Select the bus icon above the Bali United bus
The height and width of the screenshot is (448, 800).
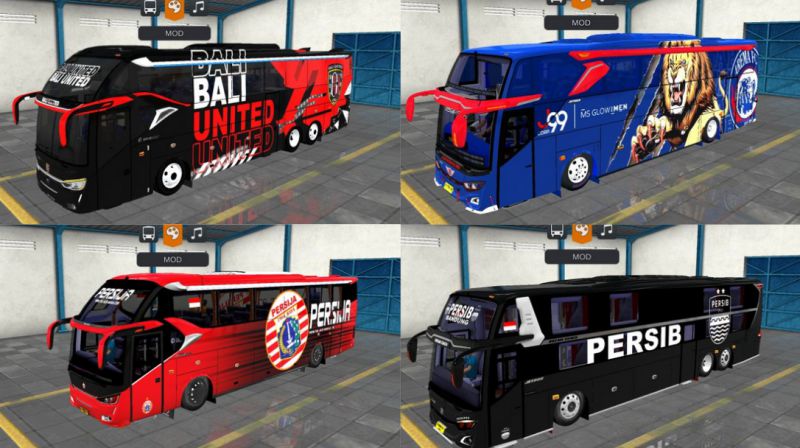tap(150, 8)
